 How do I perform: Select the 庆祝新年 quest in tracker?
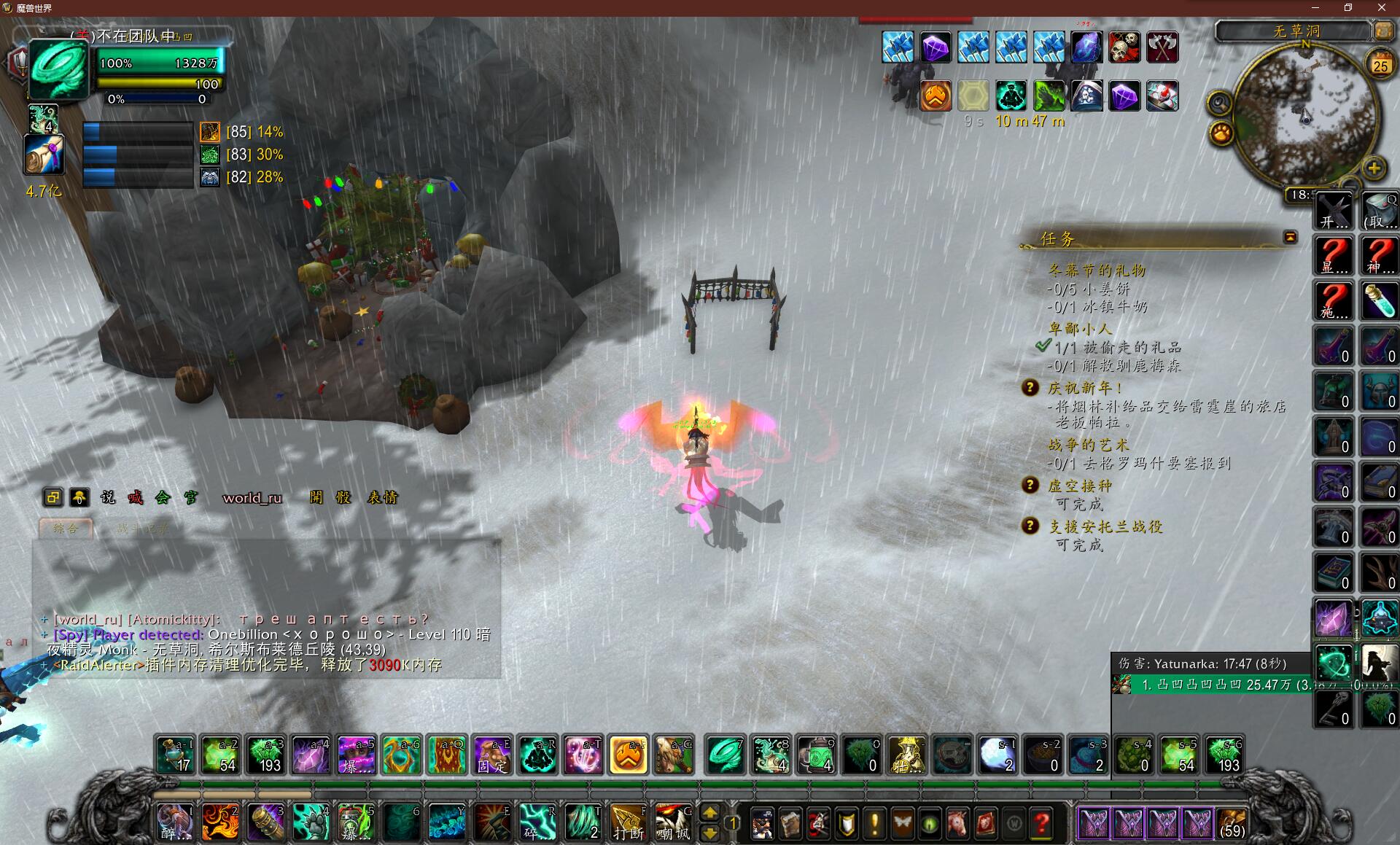(x=1084, y=388)
